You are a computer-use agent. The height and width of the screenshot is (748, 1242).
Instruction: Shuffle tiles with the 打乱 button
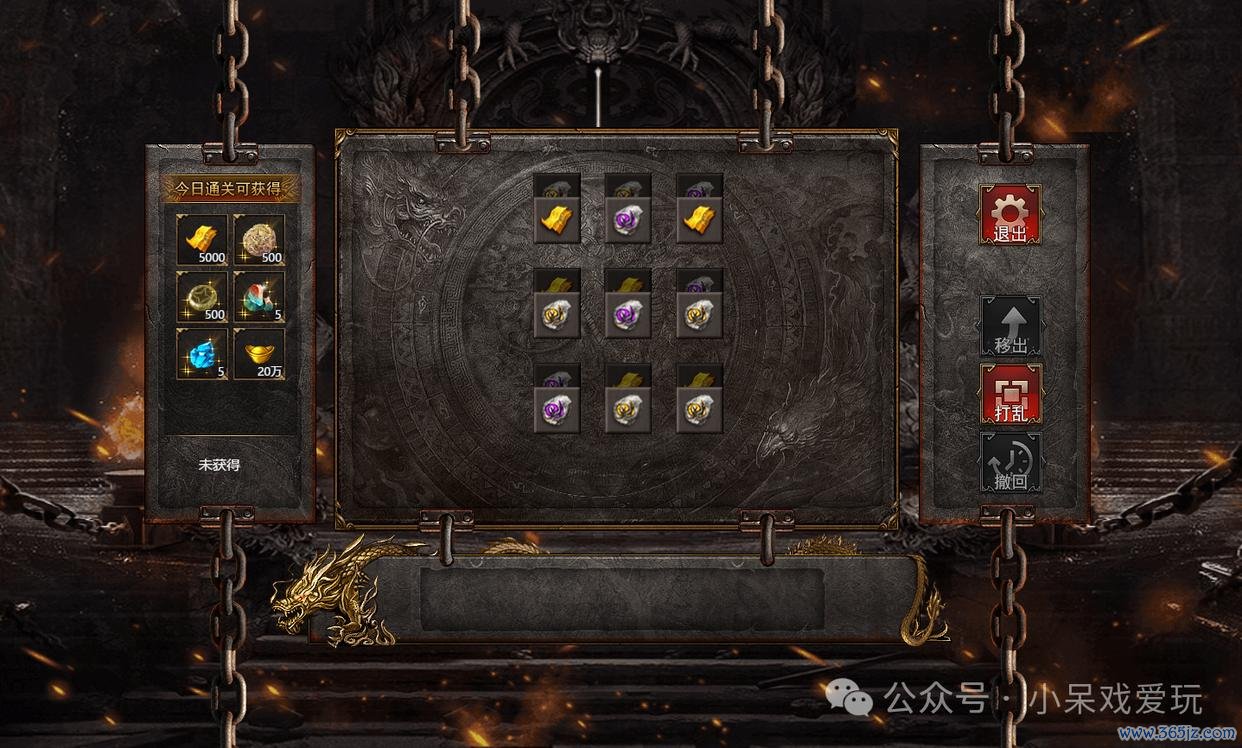tap(1010, 393)
